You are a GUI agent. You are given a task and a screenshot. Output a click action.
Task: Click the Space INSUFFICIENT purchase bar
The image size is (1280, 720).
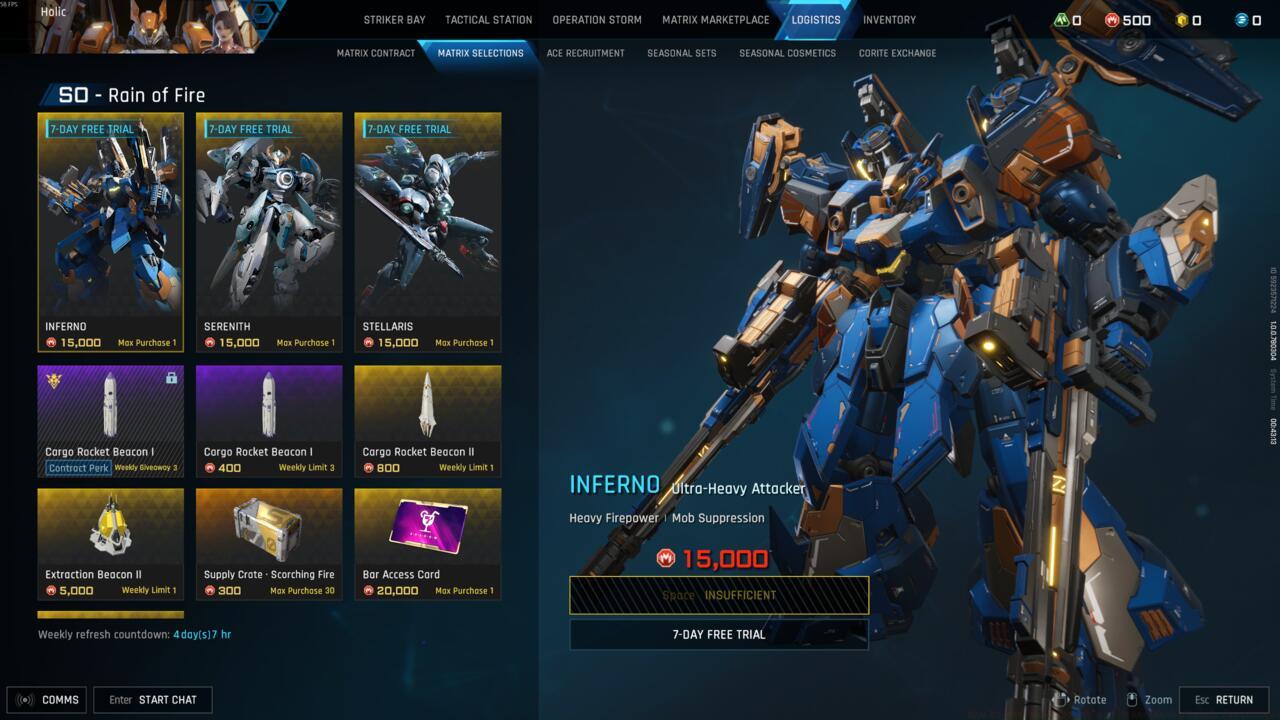click(x=719, y=595)
